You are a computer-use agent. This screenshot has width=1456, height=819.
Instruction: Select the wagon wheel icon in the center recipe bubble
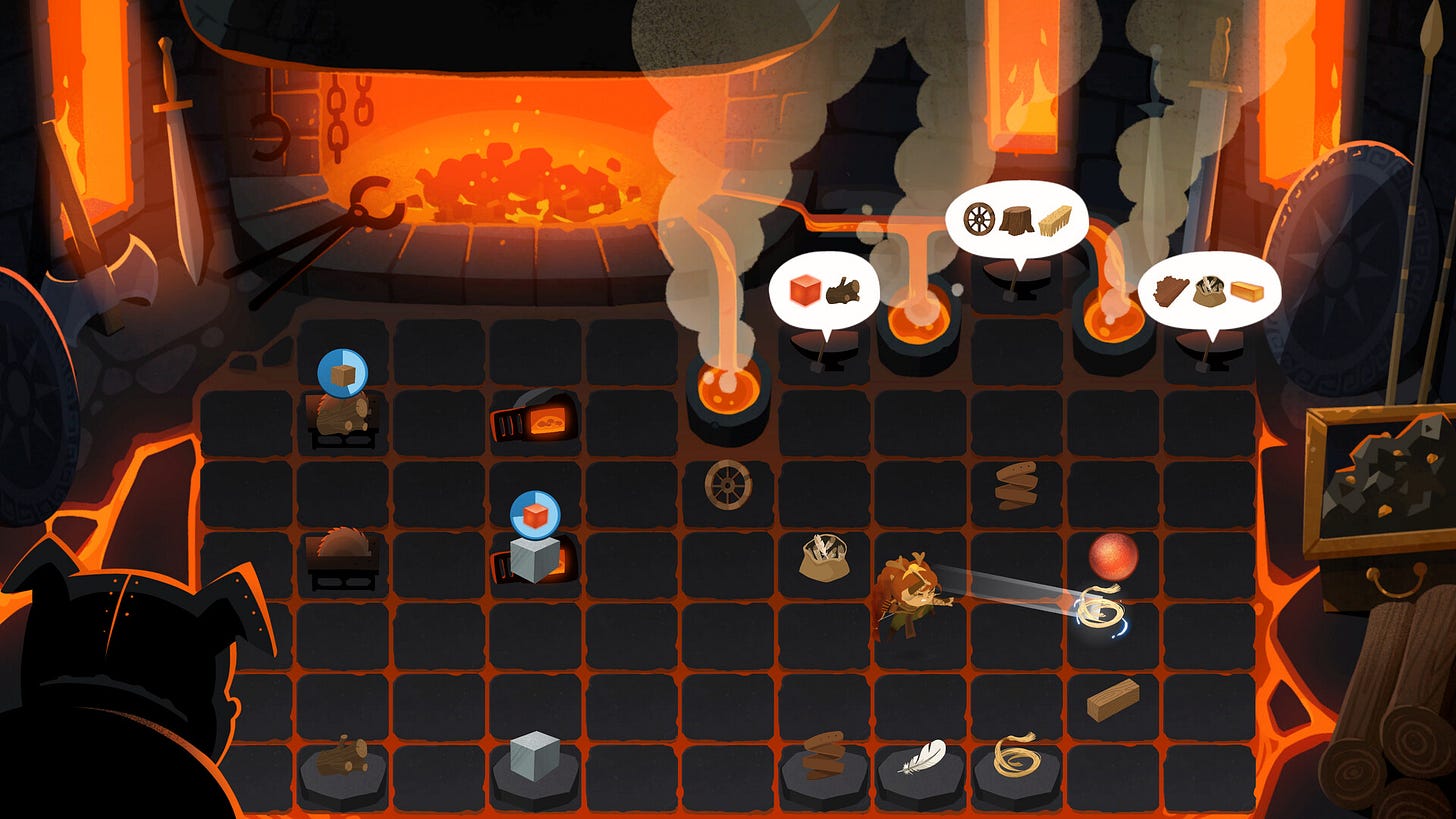[x=979, y=219]
